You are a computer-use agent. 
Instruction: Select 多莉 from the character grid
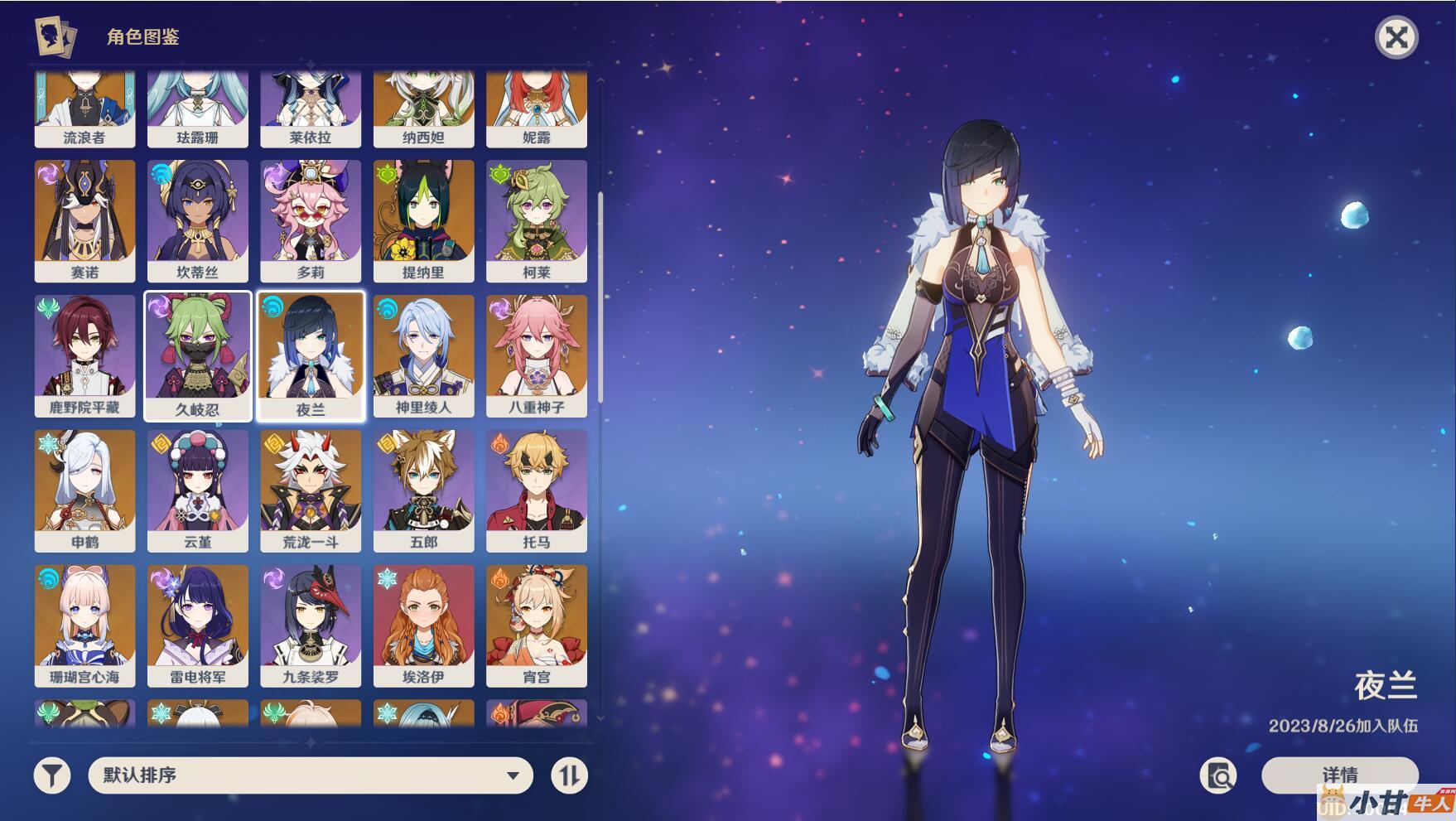pos(311,221)
